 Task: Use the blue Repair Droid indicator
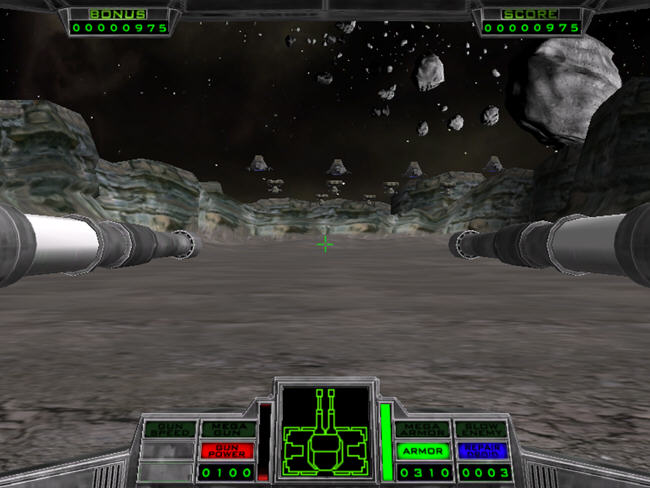click(482, 451)
